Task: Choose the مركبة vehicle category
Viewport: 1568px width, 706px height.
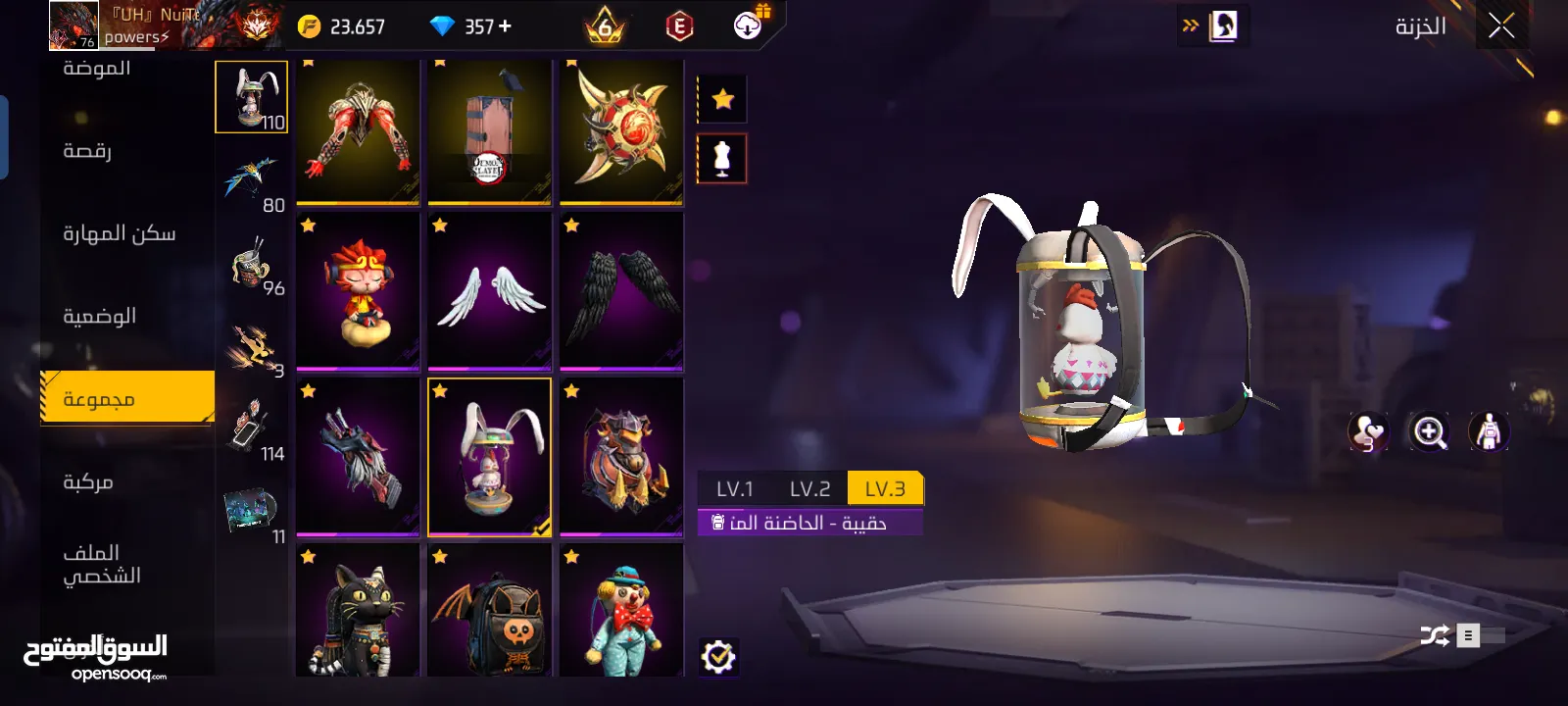Action: [x=88, y=481]
